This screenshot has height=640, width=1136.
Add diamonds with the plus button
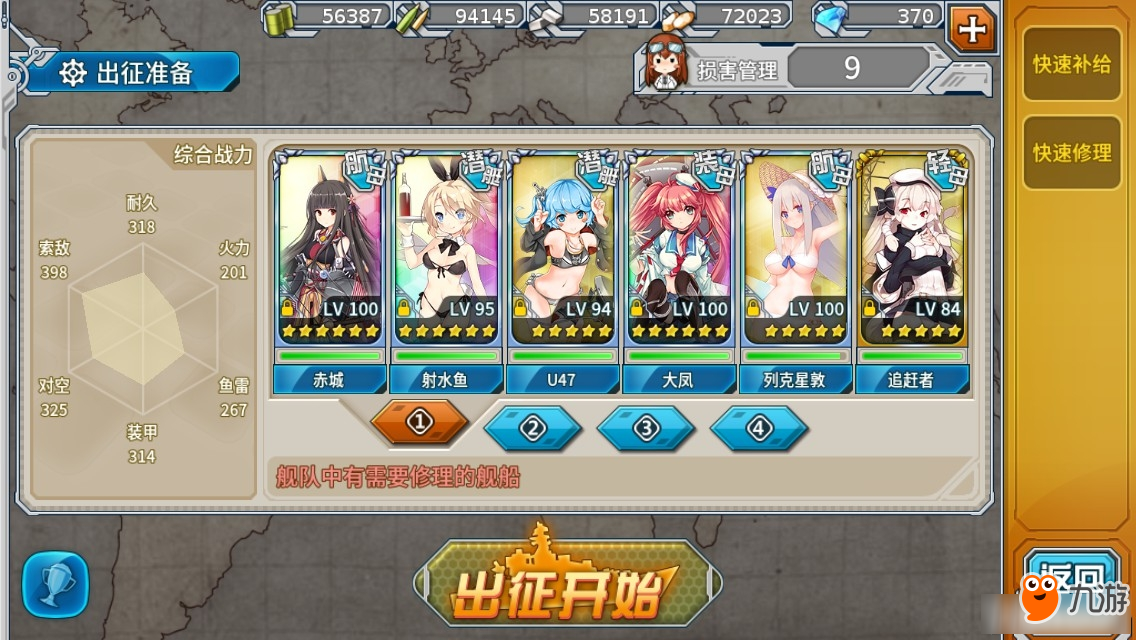[971, 28]
